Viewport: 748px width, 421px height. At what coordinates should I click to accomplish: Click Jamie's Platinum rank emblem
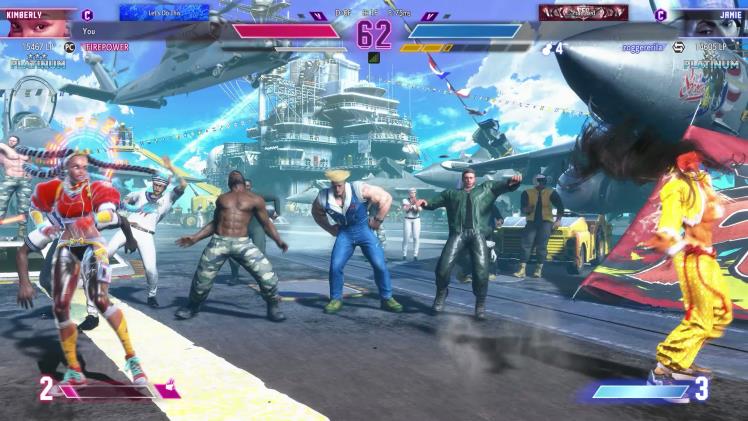(x=712, y=65)
